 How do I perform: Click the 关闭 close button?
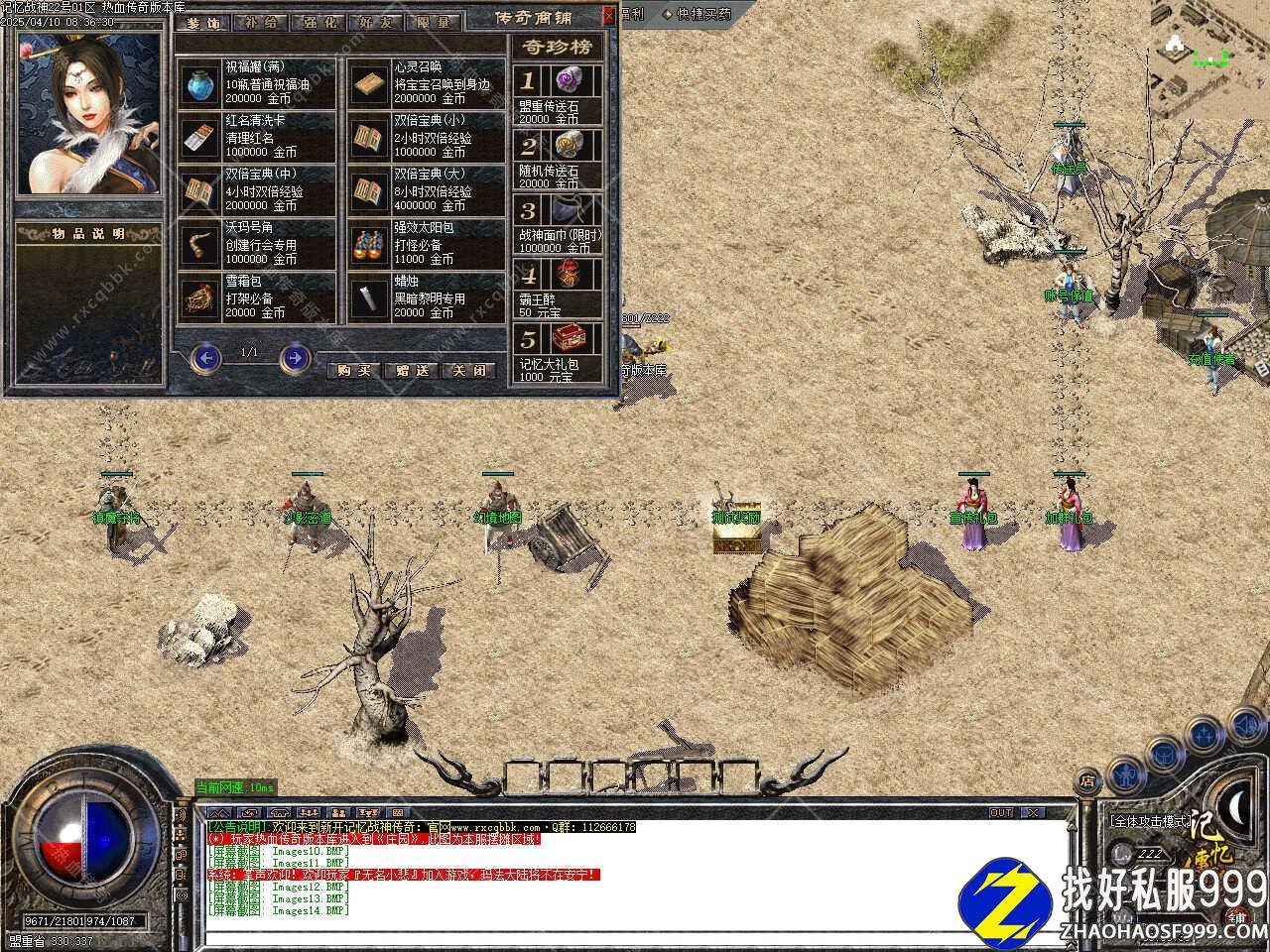(469, 371)
